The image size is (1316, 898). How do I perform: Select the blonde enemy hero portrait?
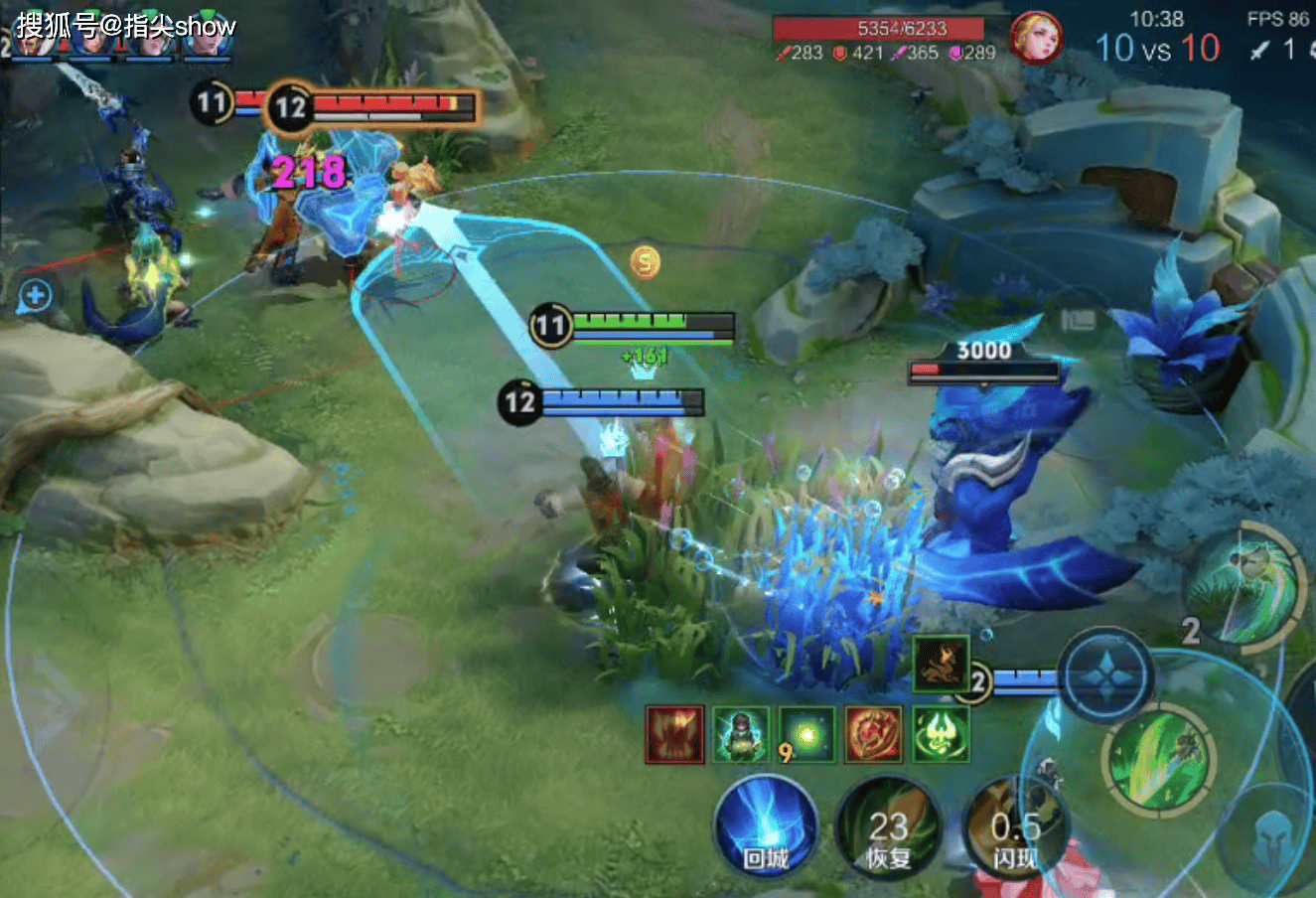point(1036,38)
